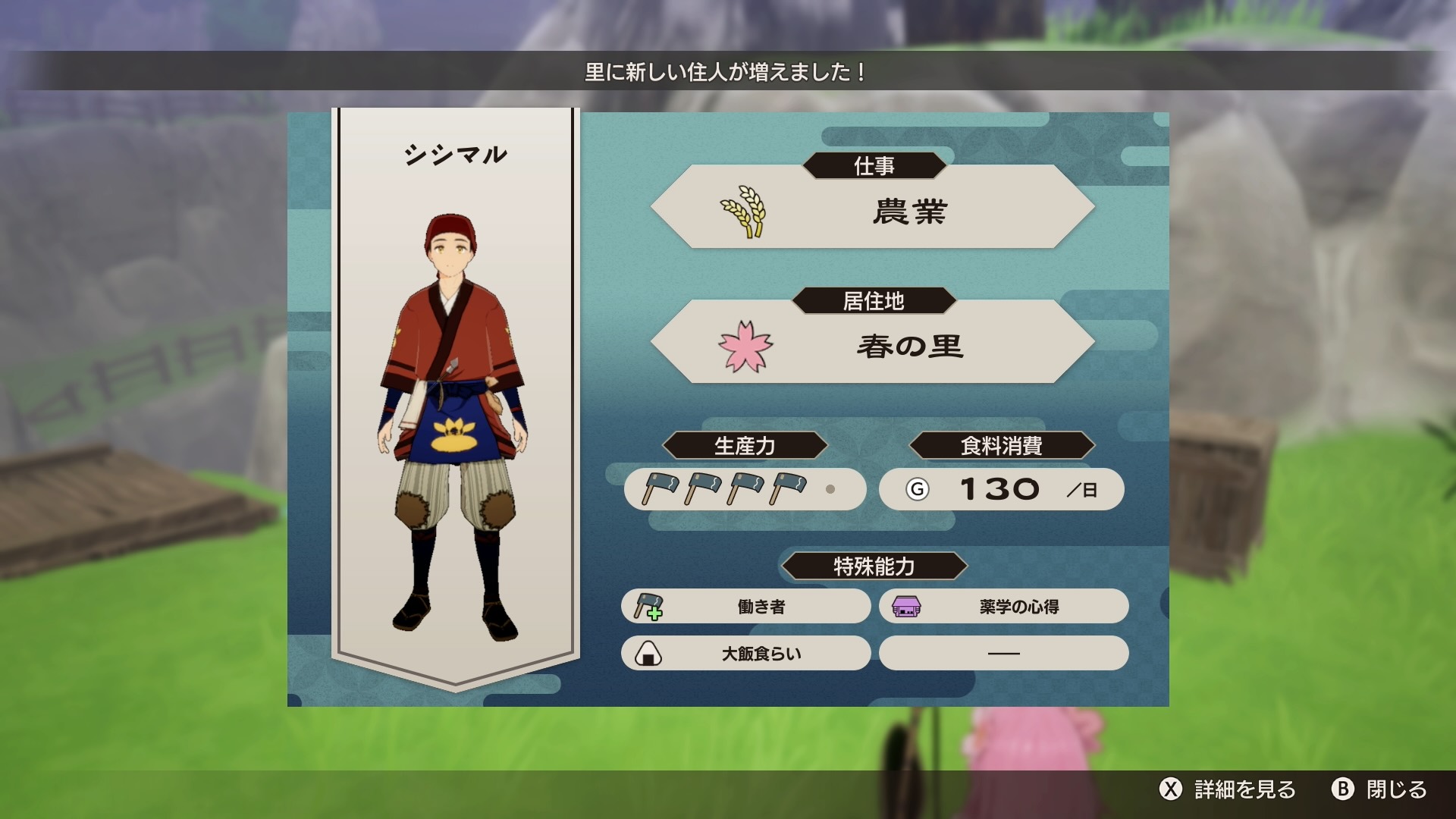This screenshot has width=1456, height=819.
Task: Select the 生産力 section label
Action: (745, 446)
